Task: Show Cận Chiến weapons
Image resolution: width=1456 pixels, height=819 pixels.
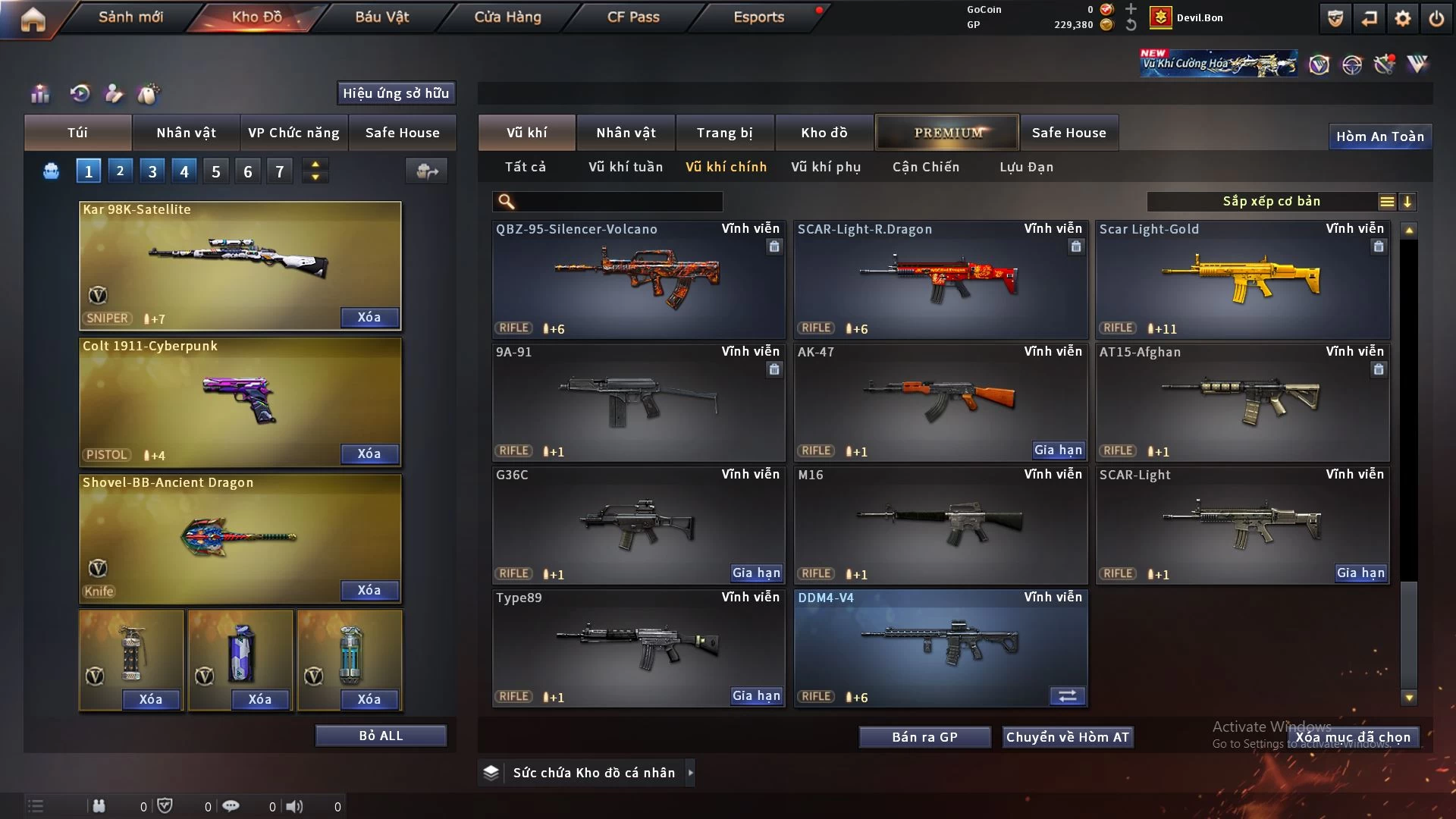Action: 926,167
